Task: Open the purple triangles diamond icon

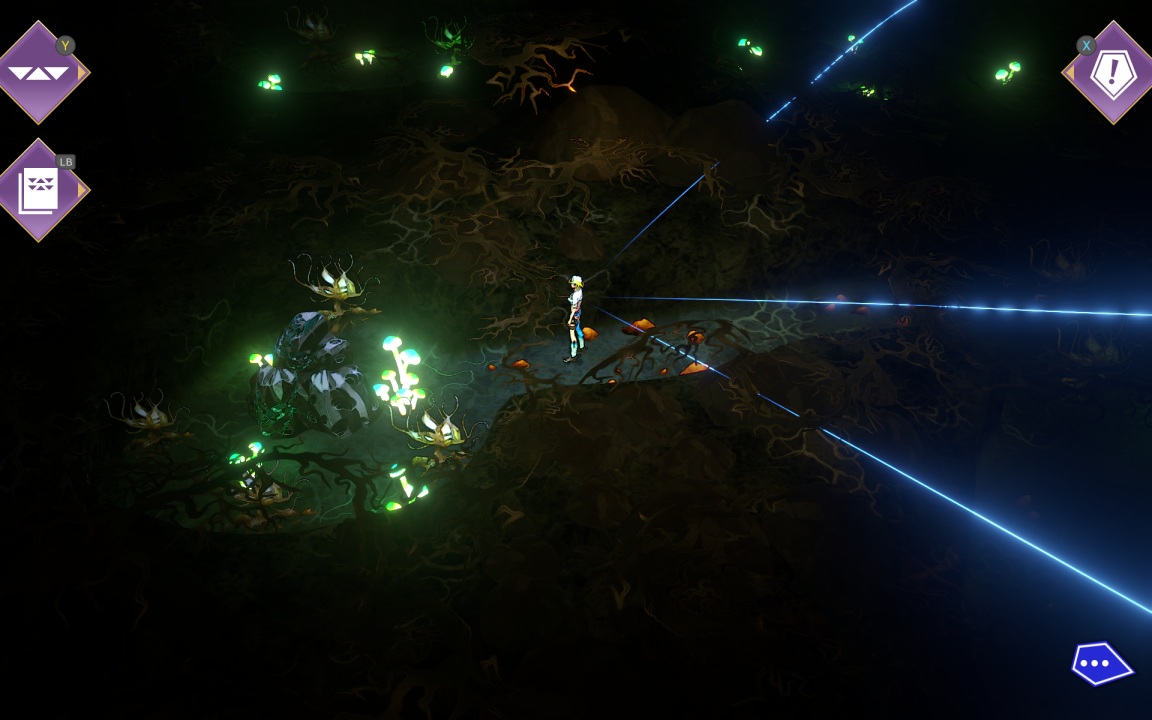Action: 40,72
